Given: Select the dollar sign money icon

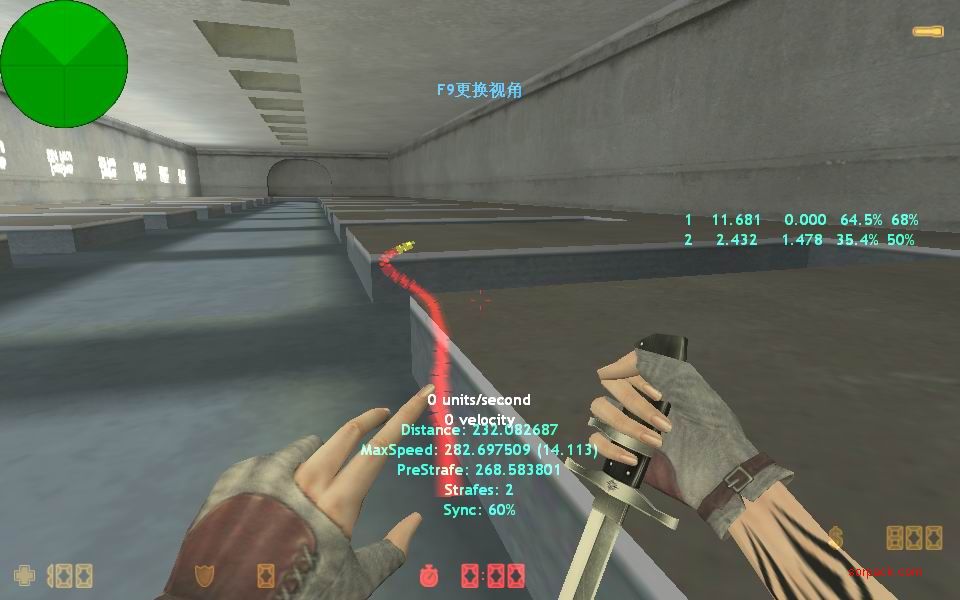Looking at the screenshot, I should click(836, 538).
